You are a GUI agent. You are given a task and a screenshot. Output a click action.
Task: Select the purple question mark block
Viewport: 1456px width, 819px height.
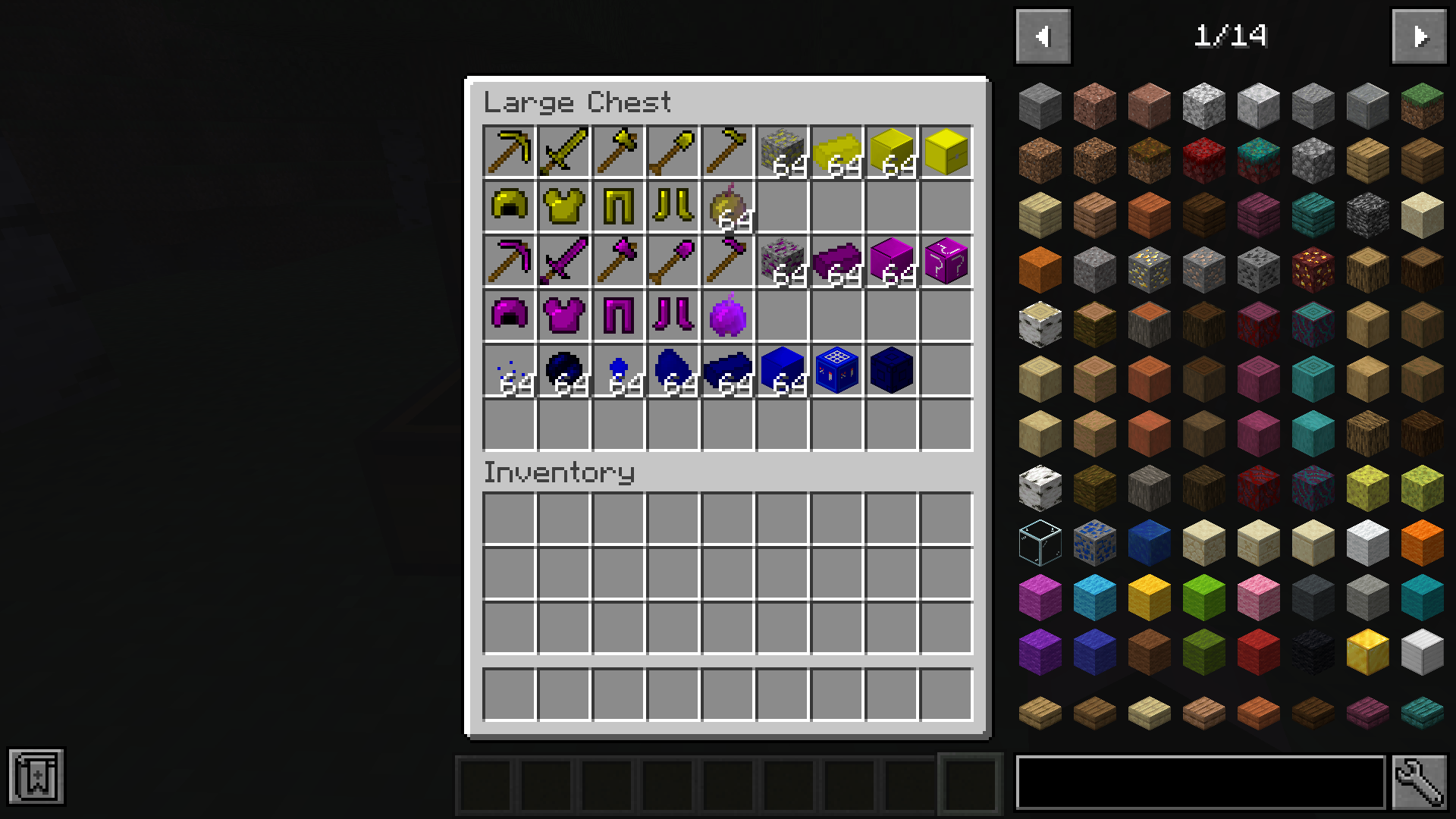click(x=946, y=262)
